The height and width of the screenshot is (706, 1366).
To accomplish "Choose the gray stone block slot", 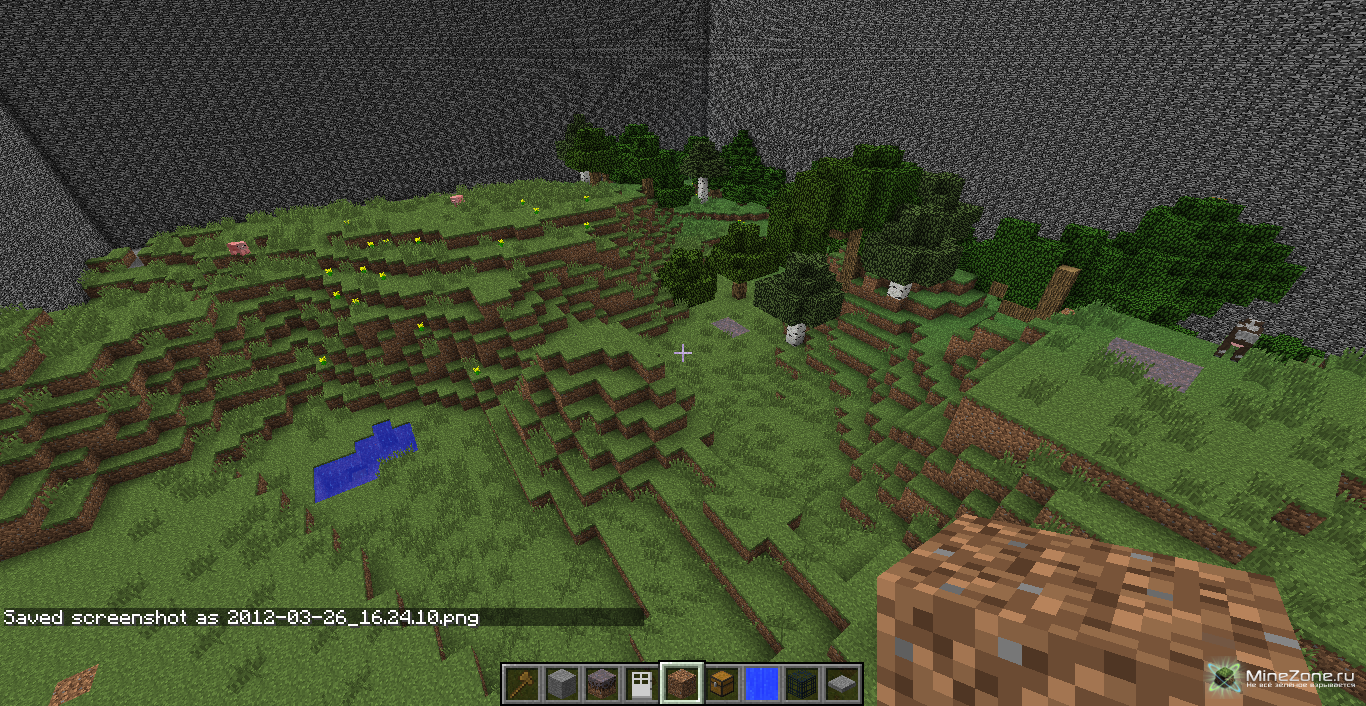I will point(562,683).
